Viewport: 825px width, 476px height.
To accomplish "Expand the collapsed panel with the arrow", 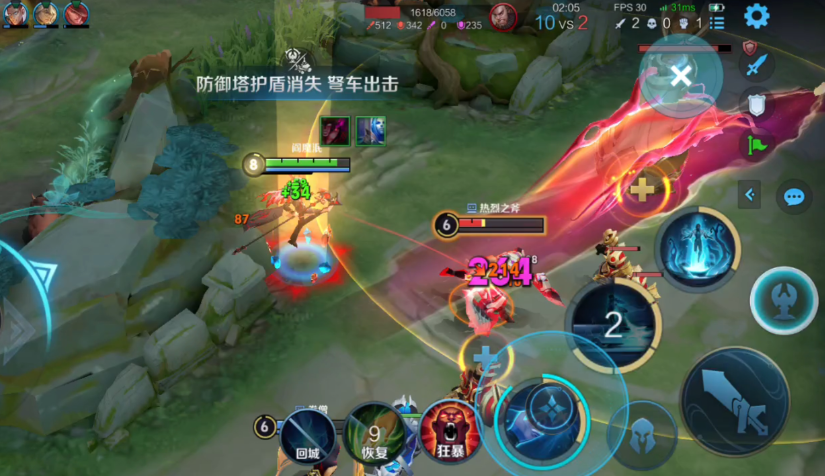I will point(750,195).
